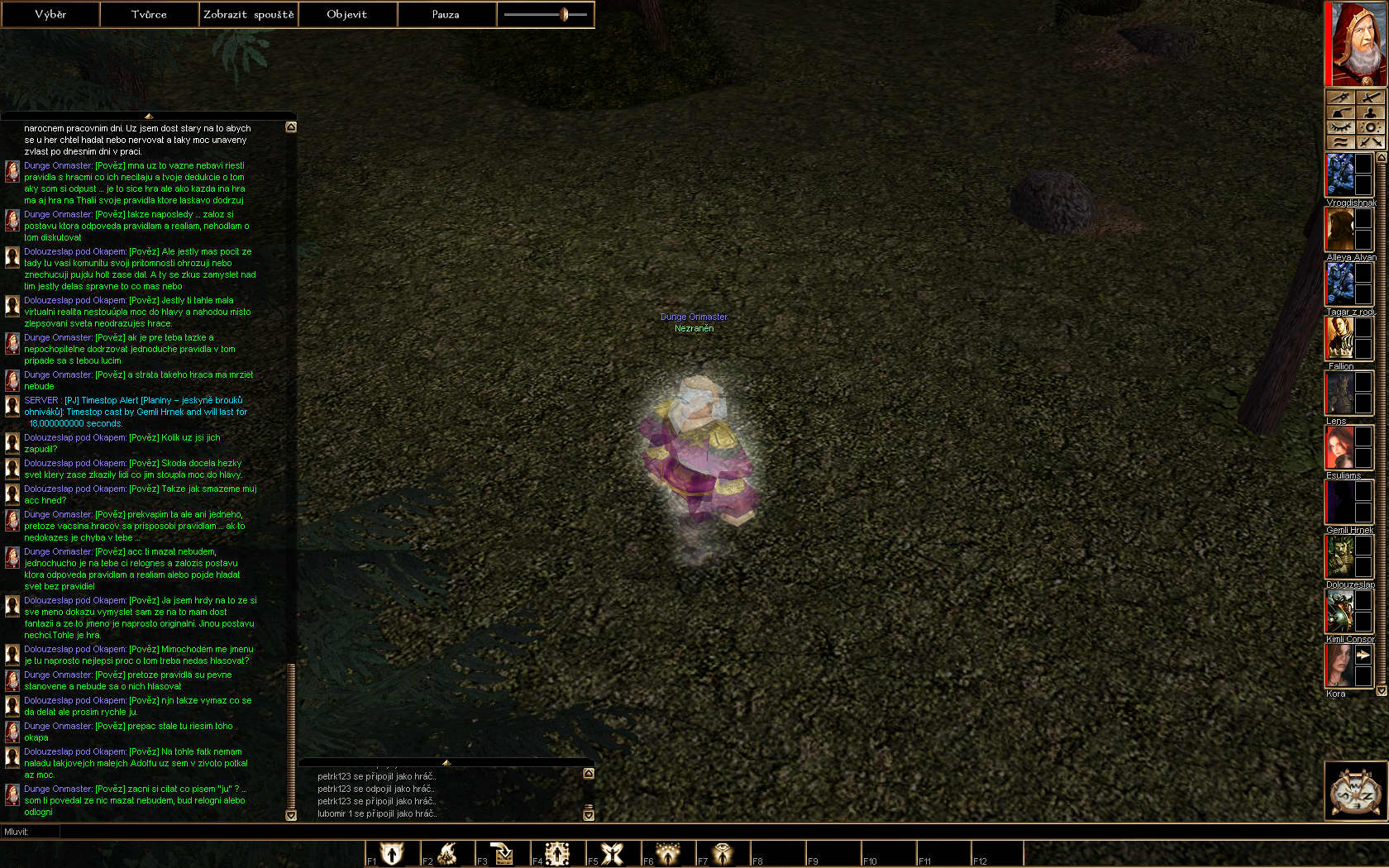Open the Výběr menu
The width and height of the screenshot is (1389, 868).
click(50, 14)
